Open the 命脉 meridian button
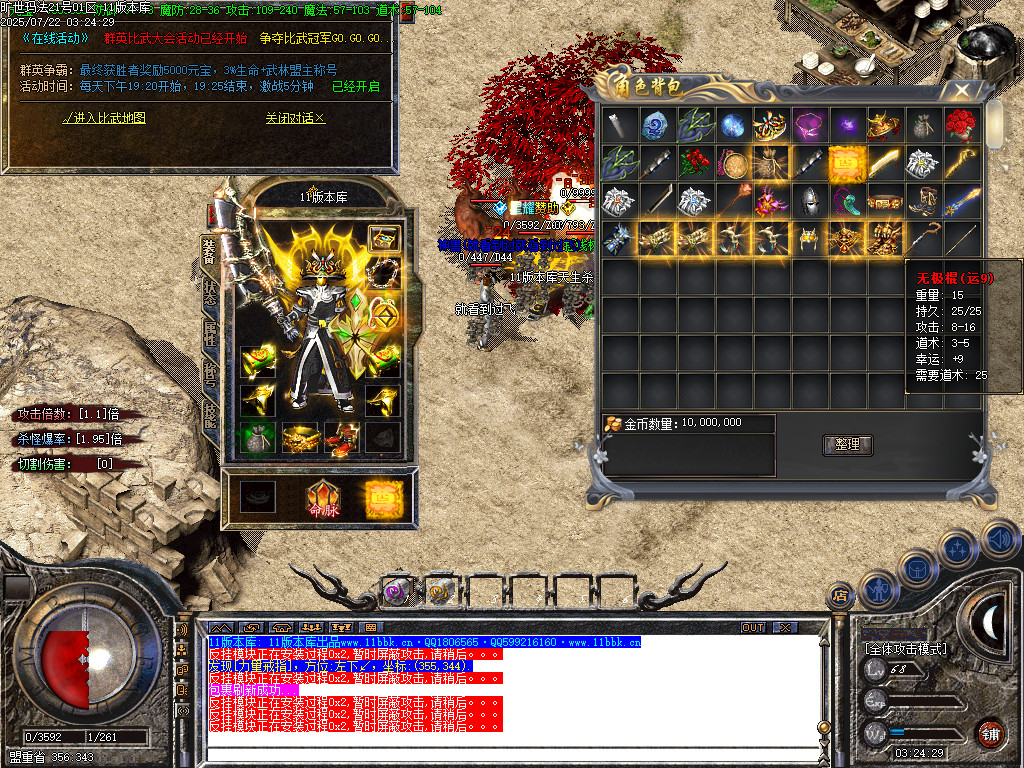Image resolution: width=1024 pixels, height=768 pixels. (x=323, y=499)
